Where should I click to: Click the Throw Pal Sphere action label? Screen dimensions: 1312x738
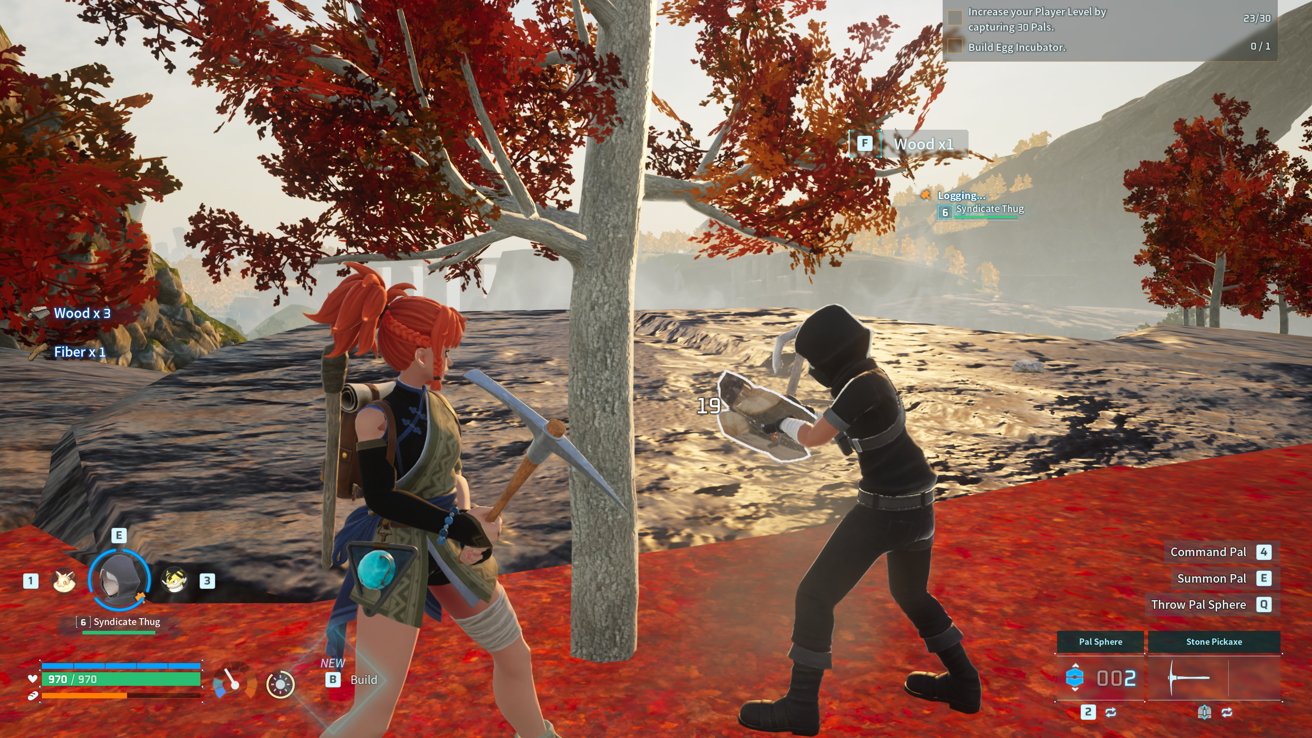[1198, 604]
